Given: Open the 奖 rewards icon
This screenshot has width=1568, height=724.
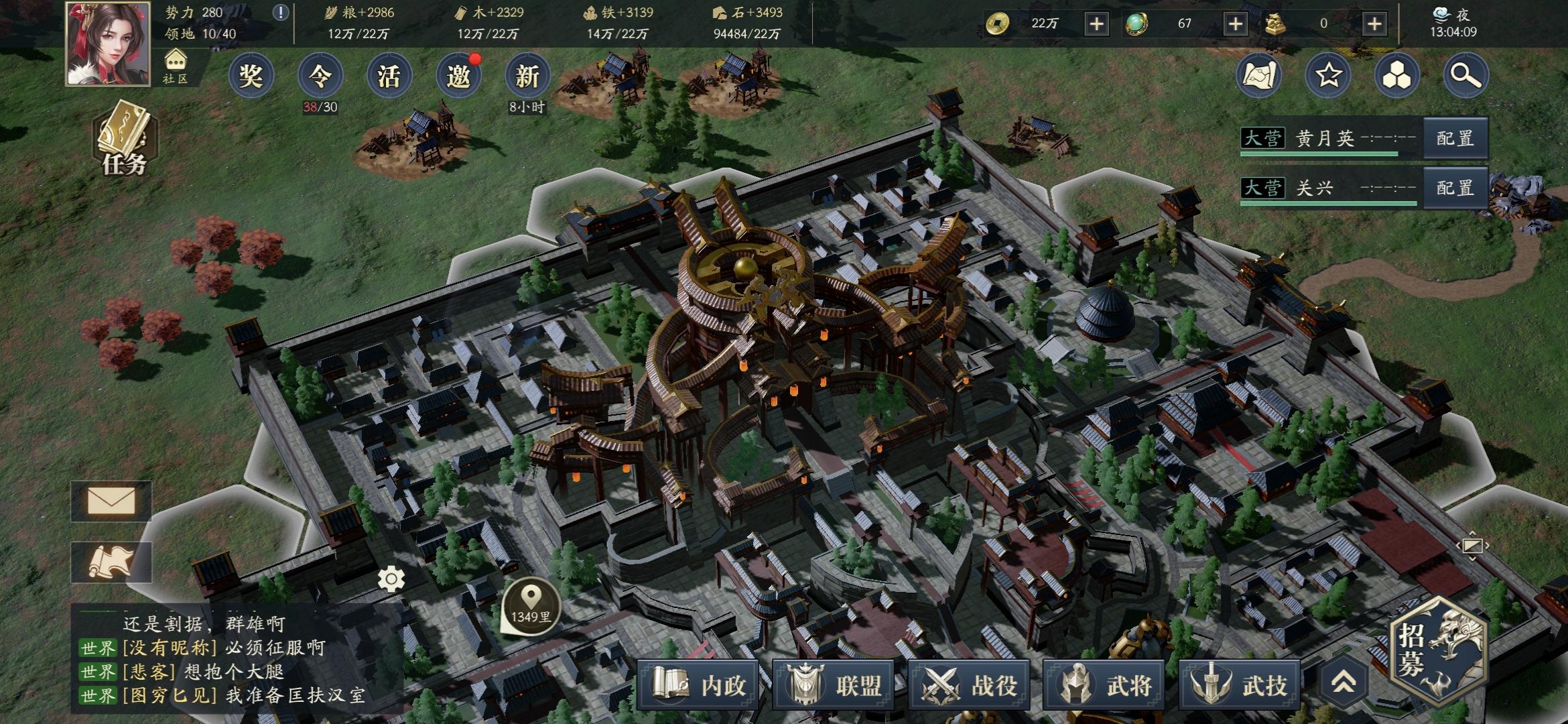Looking at the screenshot, I should pos(251,76).
